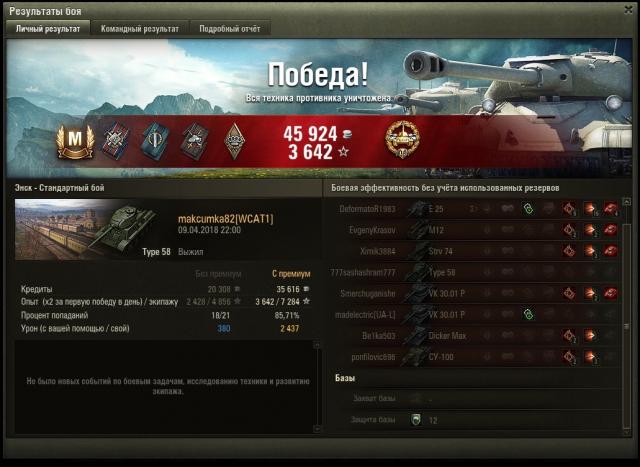Select the Be1ka503 Dicker Max row

[x=470, y=336]
